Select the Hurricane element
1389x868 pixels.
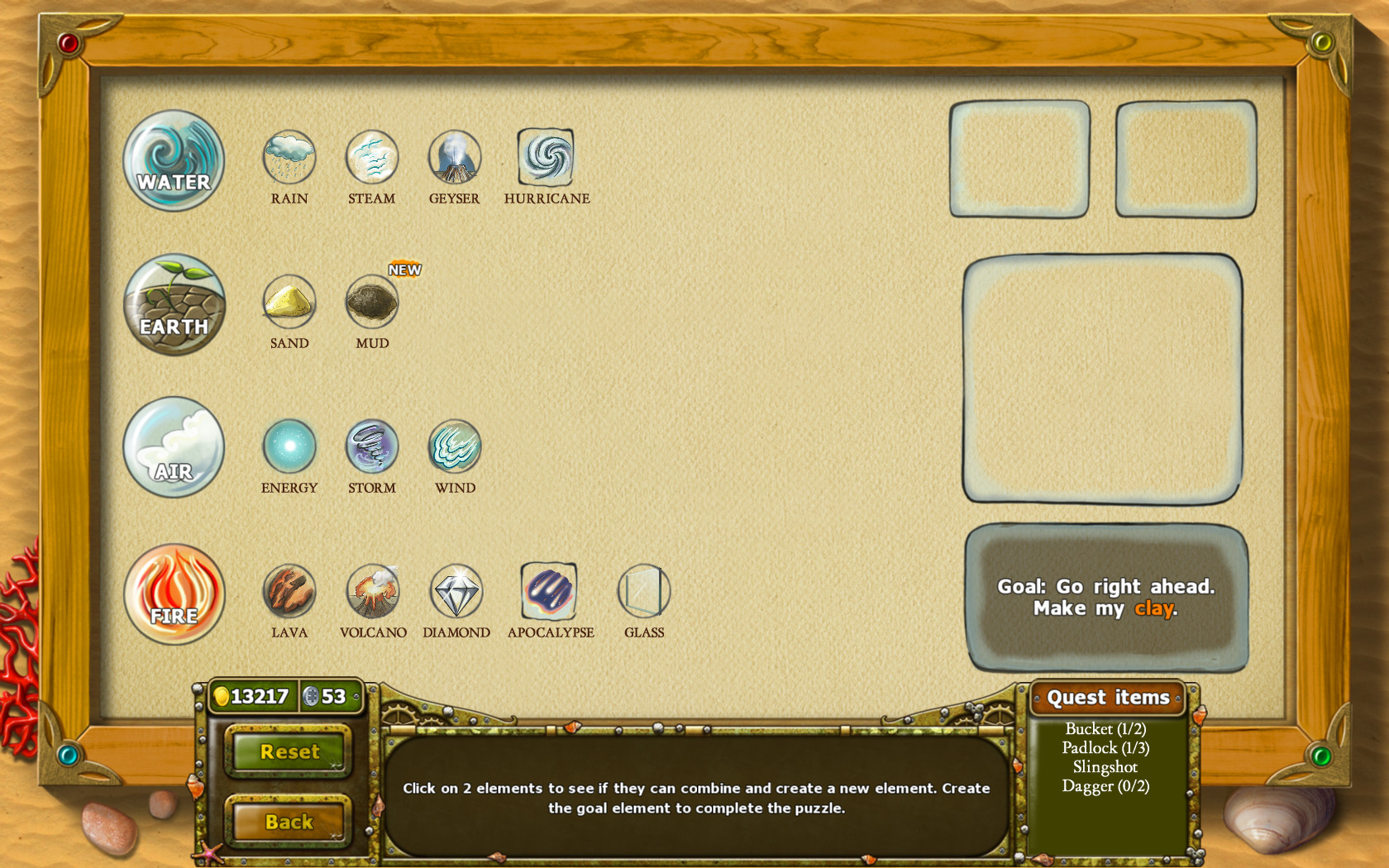coord(547,157)
